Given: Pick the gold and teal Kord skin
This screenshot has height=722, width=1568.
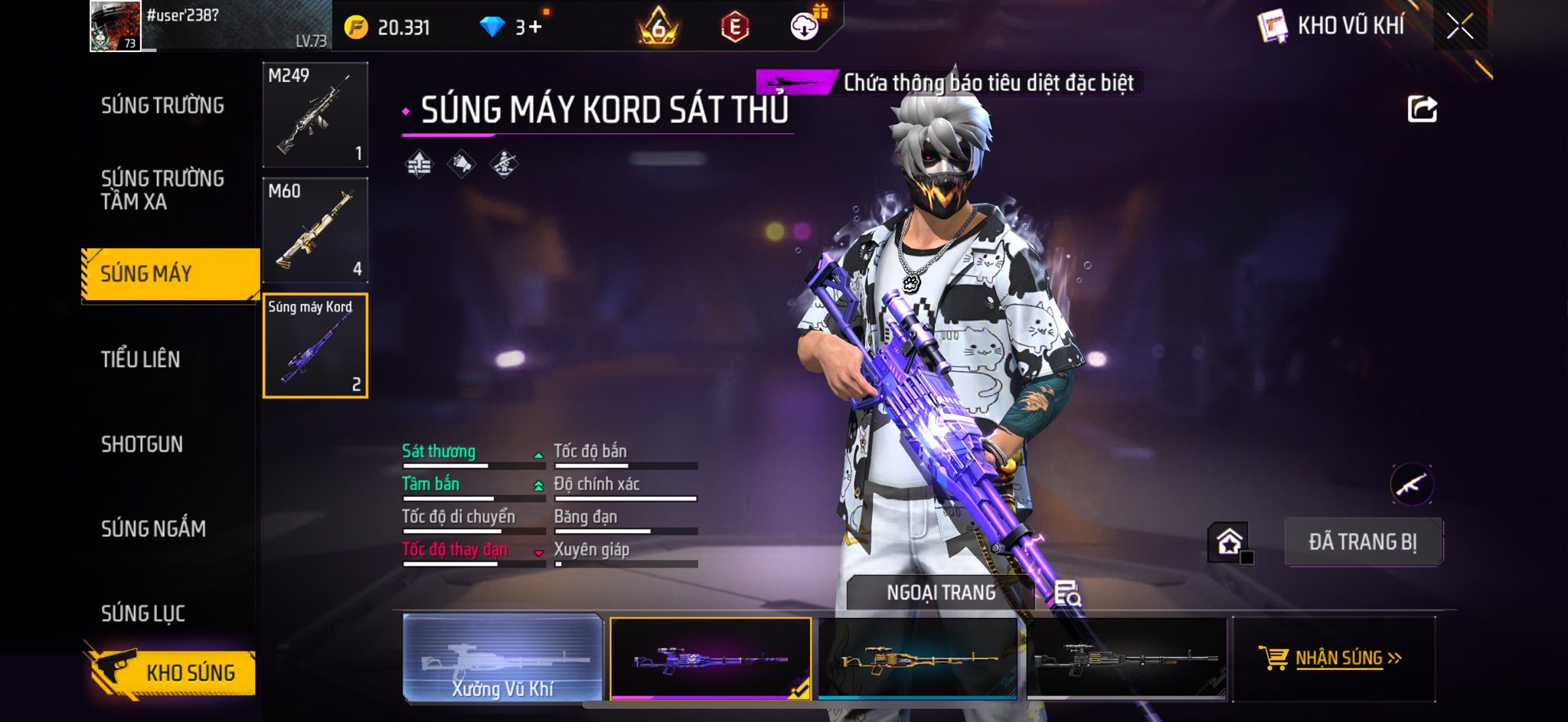Looking at the screenshot, I should coord(918,658).
